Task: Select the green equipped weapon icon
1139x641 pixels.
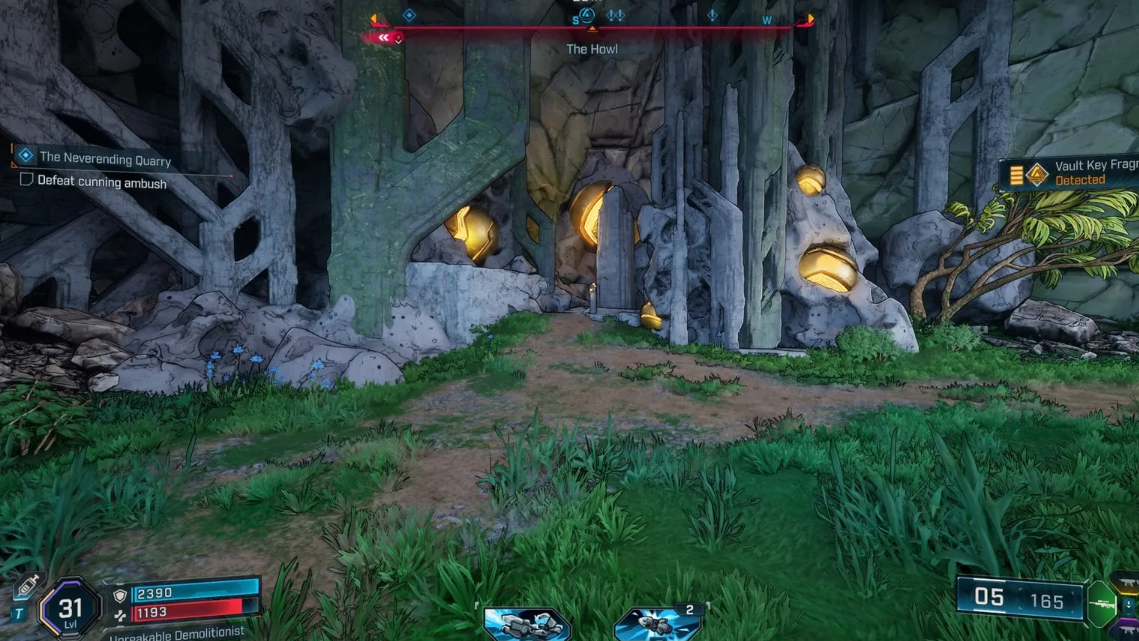Action: click(x=1101, y=603)
